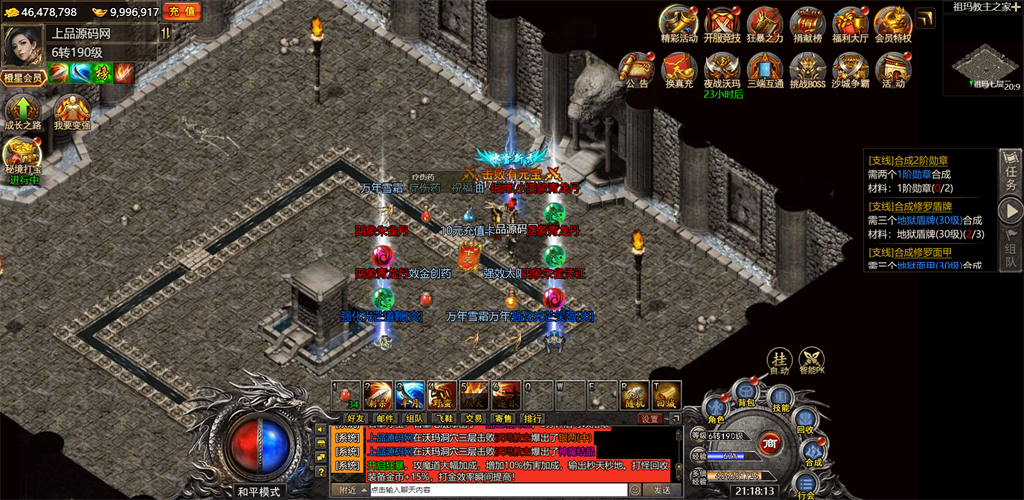The width and height of the screenshot is (1024, 500).
Task: Open the 技能 skills panel
Action: (781, 402)
